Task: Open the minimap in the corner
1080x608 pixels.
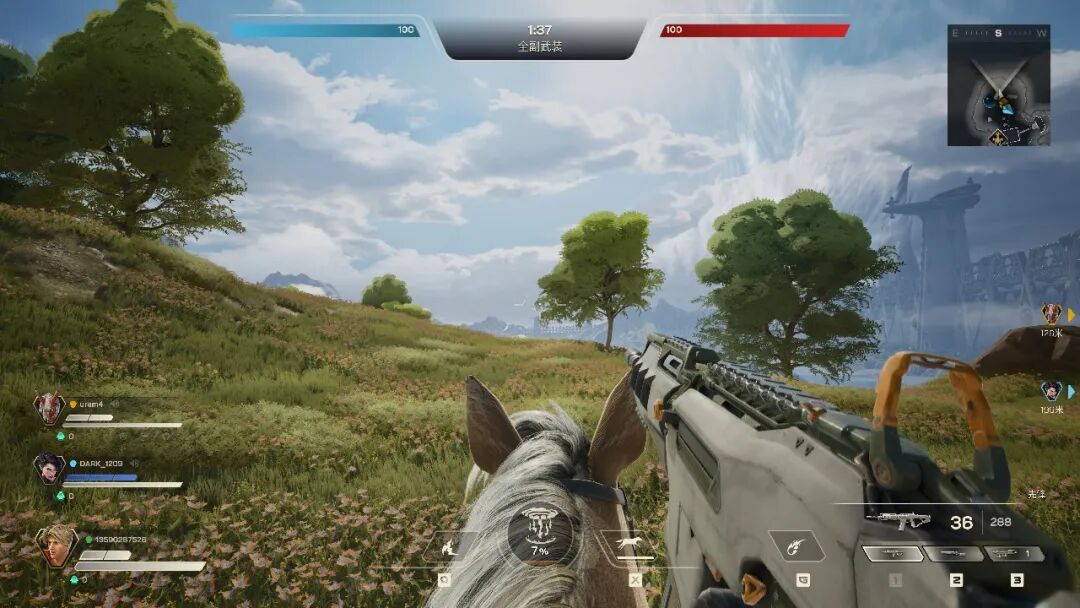Action: pyautogui.click(x=998, y=85)
